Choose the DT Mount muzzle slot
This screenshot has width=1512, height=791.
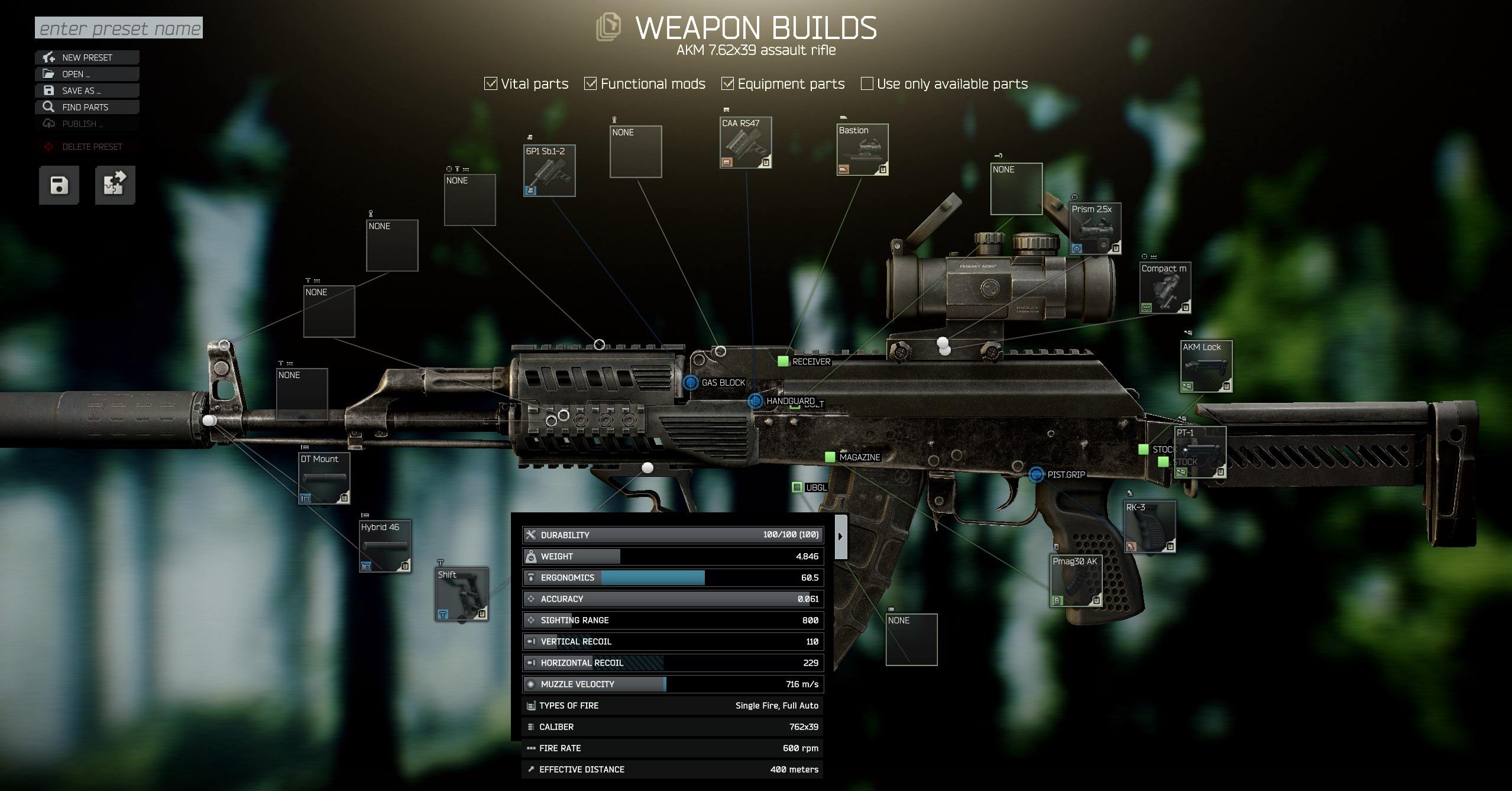pos(323,478)
